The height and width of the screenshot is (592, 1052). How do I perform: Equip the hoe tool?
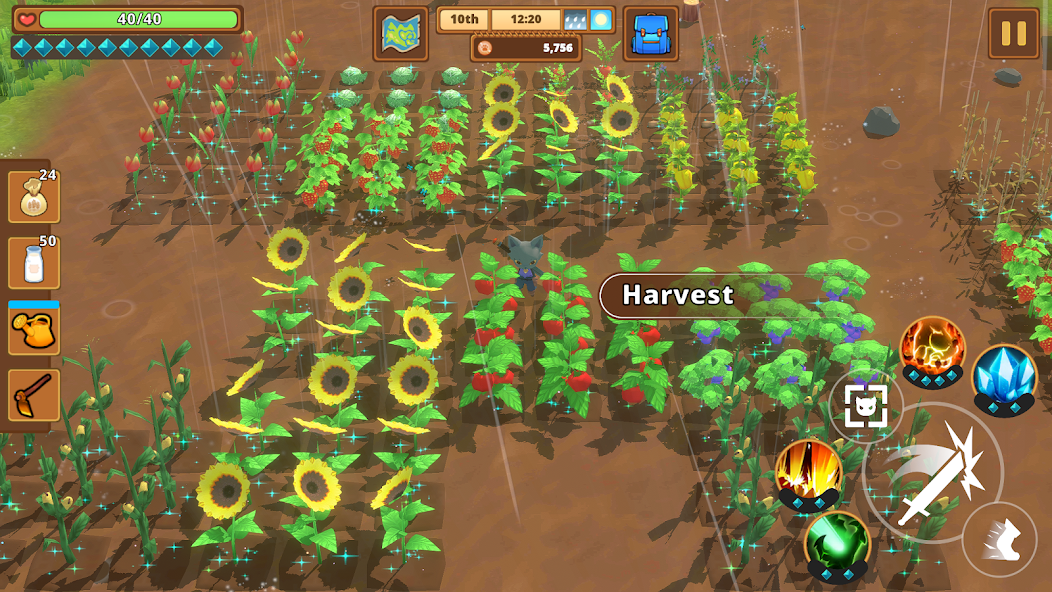tap(33, 396)
